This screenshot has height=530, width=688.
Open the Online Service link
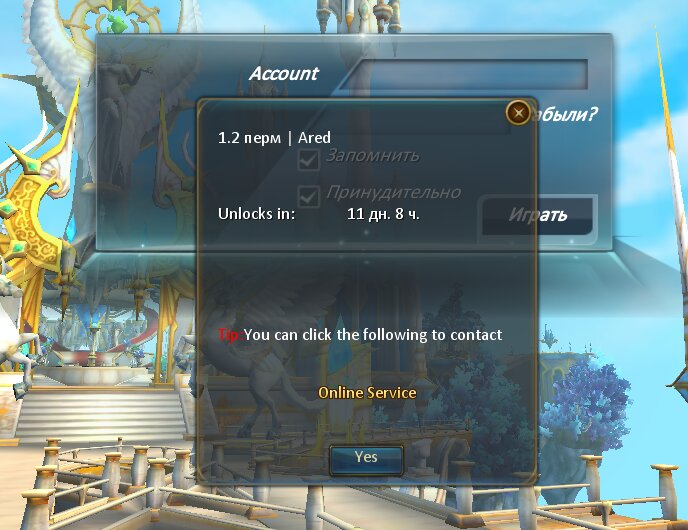pos(367,393)
